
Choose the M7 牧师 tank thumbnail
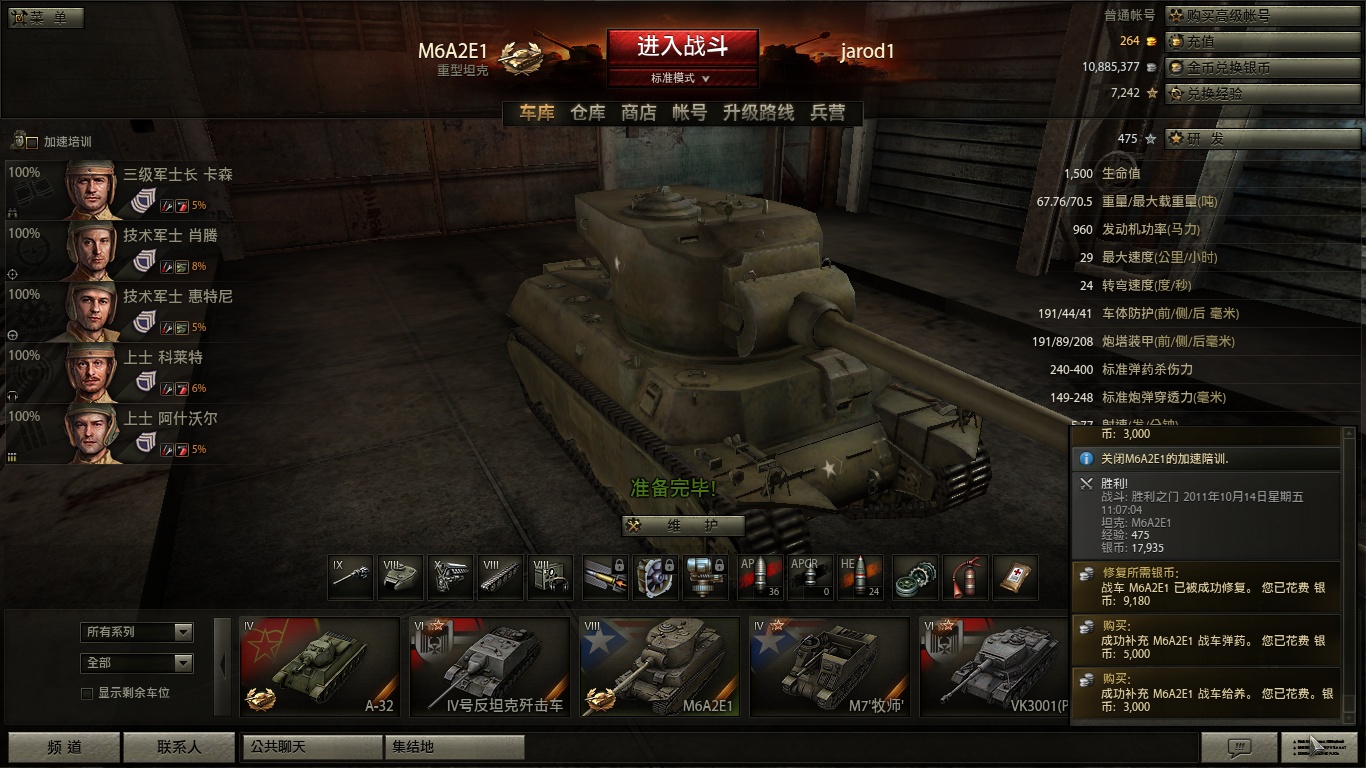(x=829, y=666)
